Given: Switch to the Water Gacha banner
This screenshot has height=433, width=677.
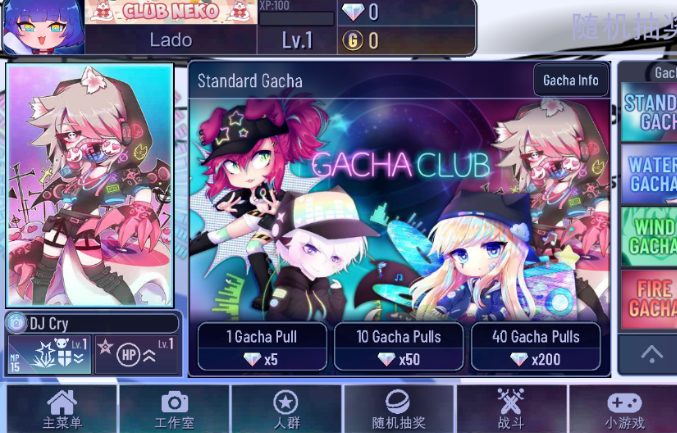Looking at the screenshot, I should click(649, 173).
